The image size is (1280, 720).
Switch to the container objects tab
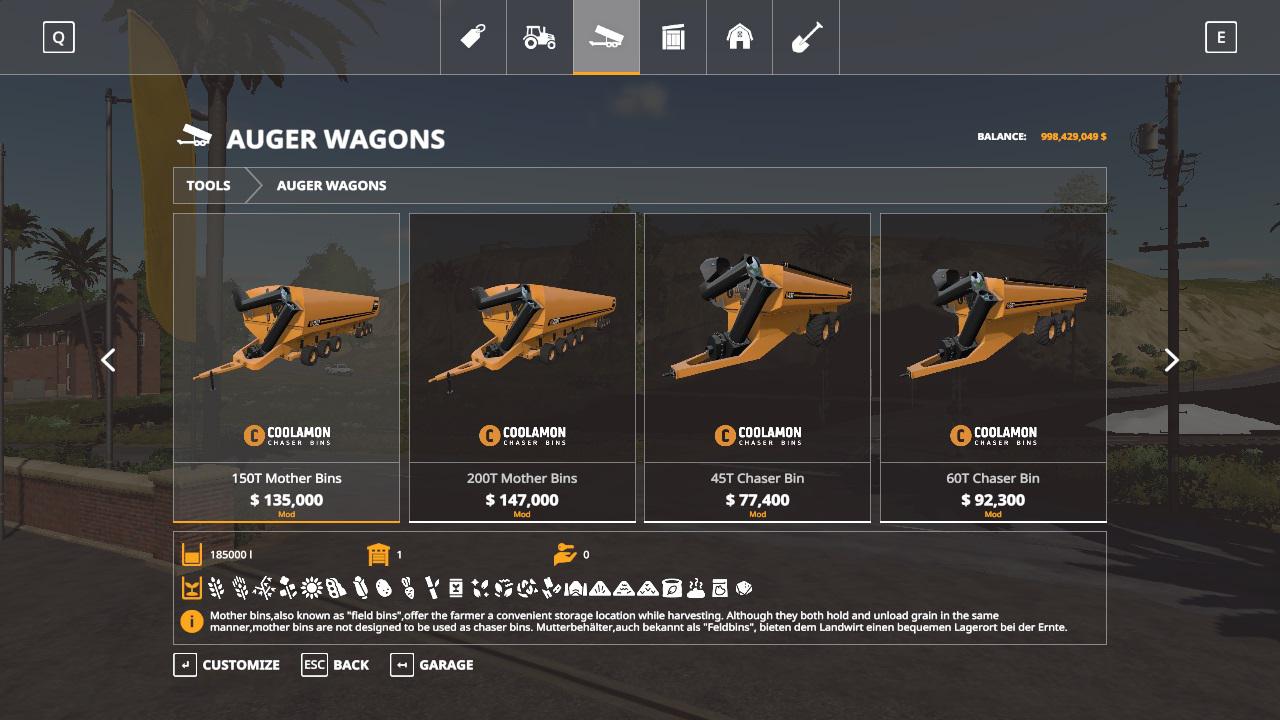coord(673,37)
